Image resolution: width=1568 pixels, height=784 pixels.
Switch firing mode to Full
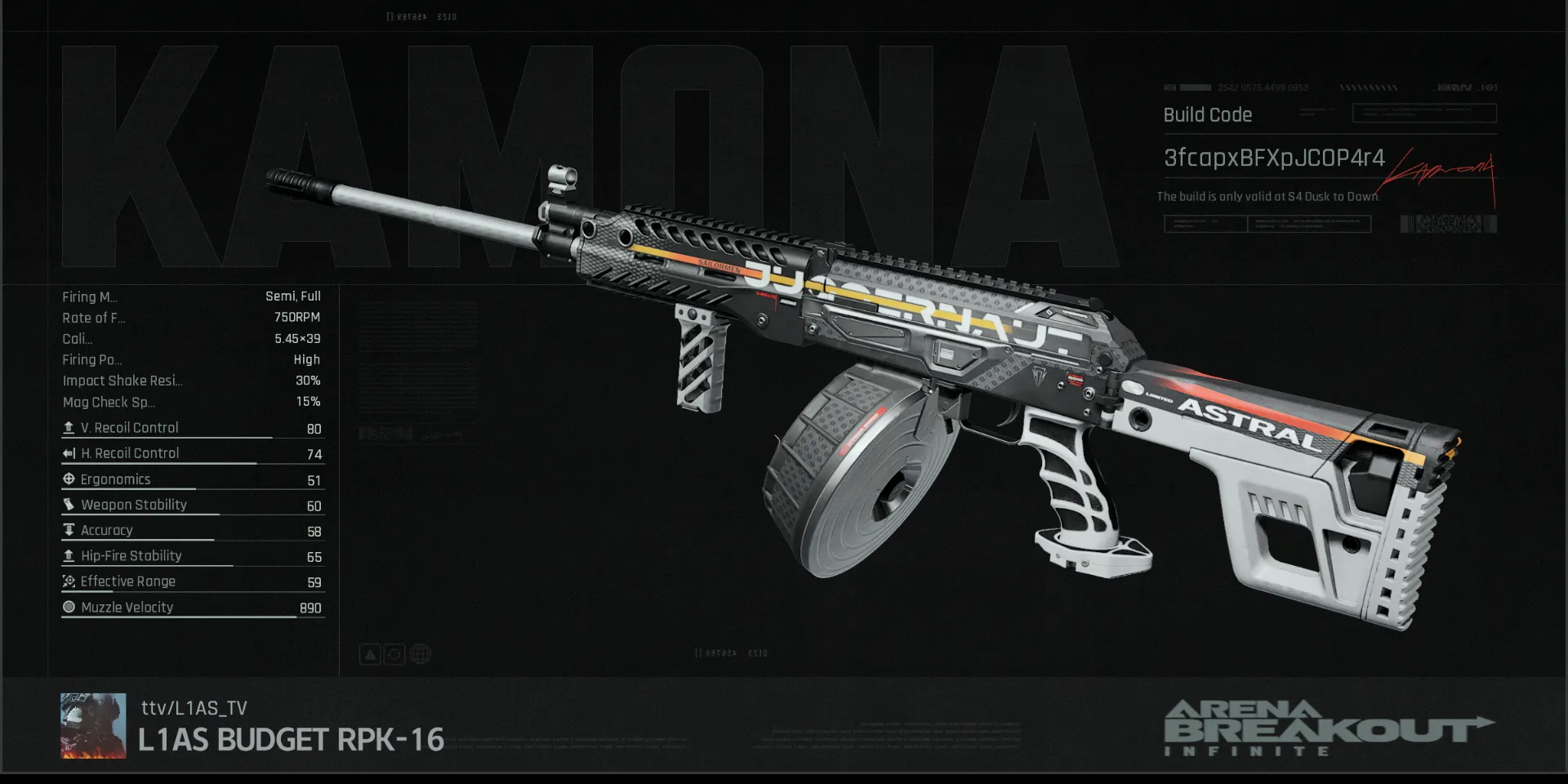pyautogui.click(x=310, y=296)
